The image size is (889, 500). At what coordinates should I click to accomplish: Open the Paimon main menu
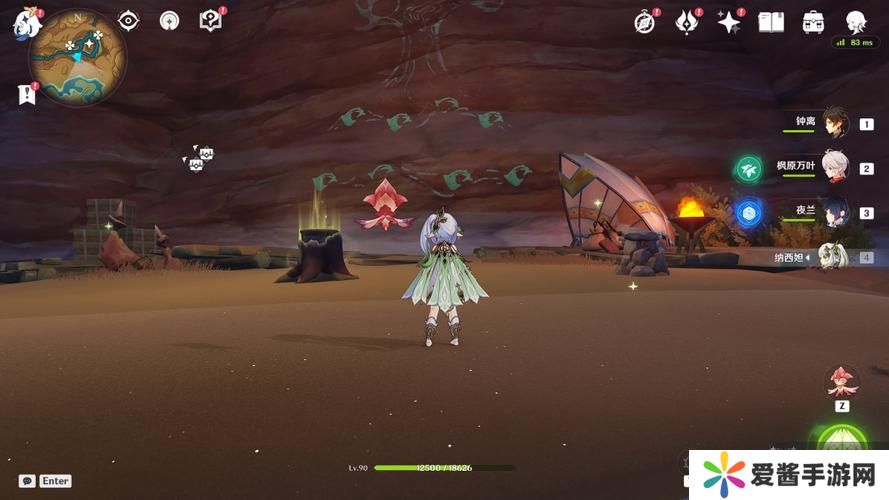pyautogui.click(x=24, y=24)
